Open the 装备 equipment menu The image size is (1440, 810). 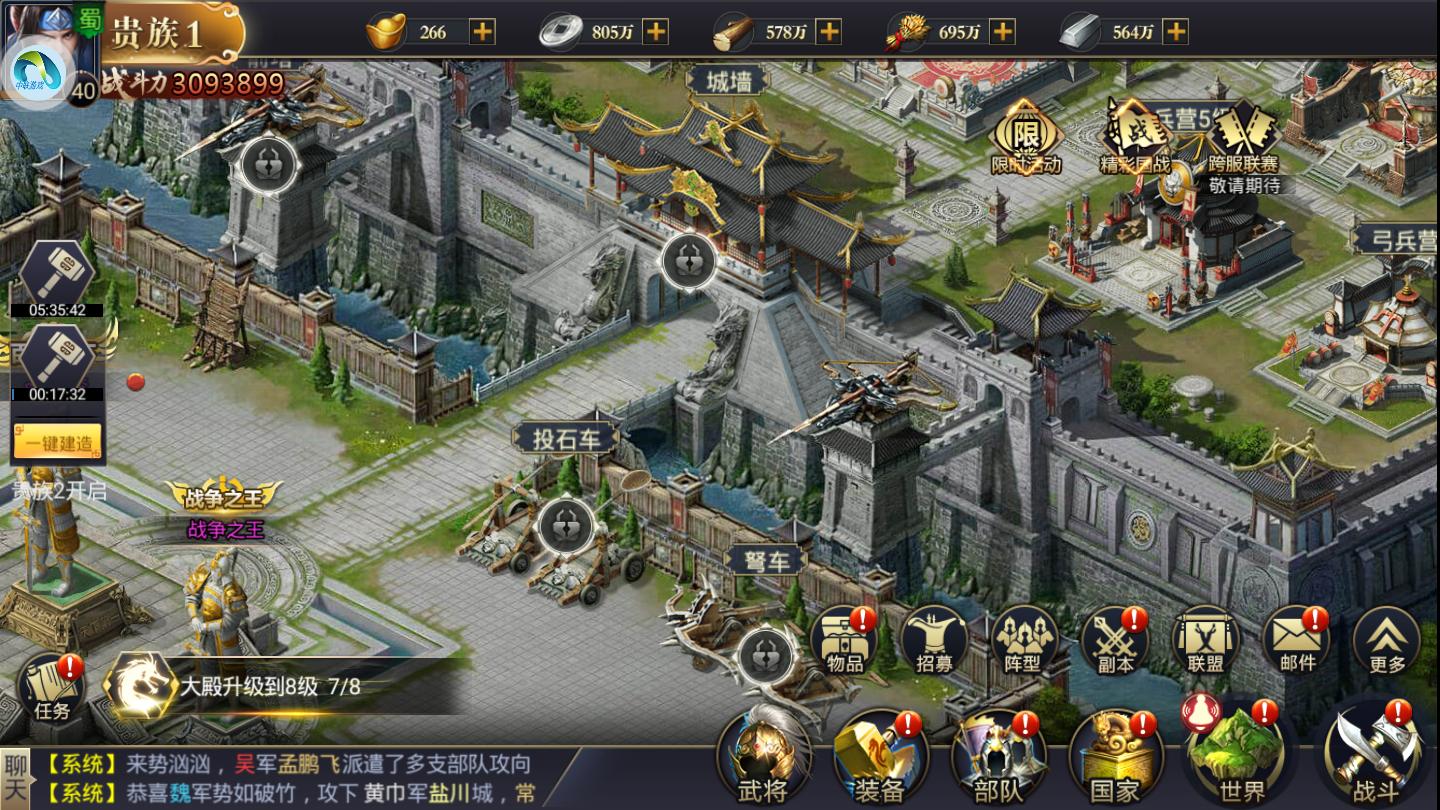click(x=880, y=757)
